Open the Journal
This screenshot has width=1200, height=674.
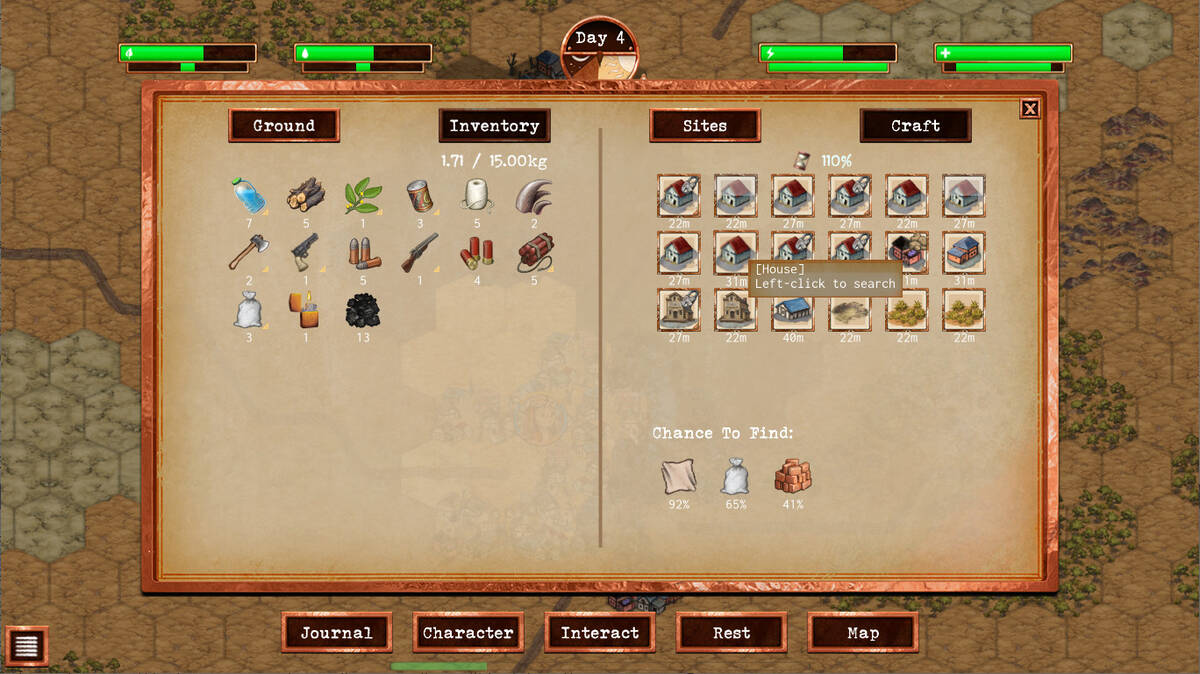pyautogui.click(x=336, y=633)
